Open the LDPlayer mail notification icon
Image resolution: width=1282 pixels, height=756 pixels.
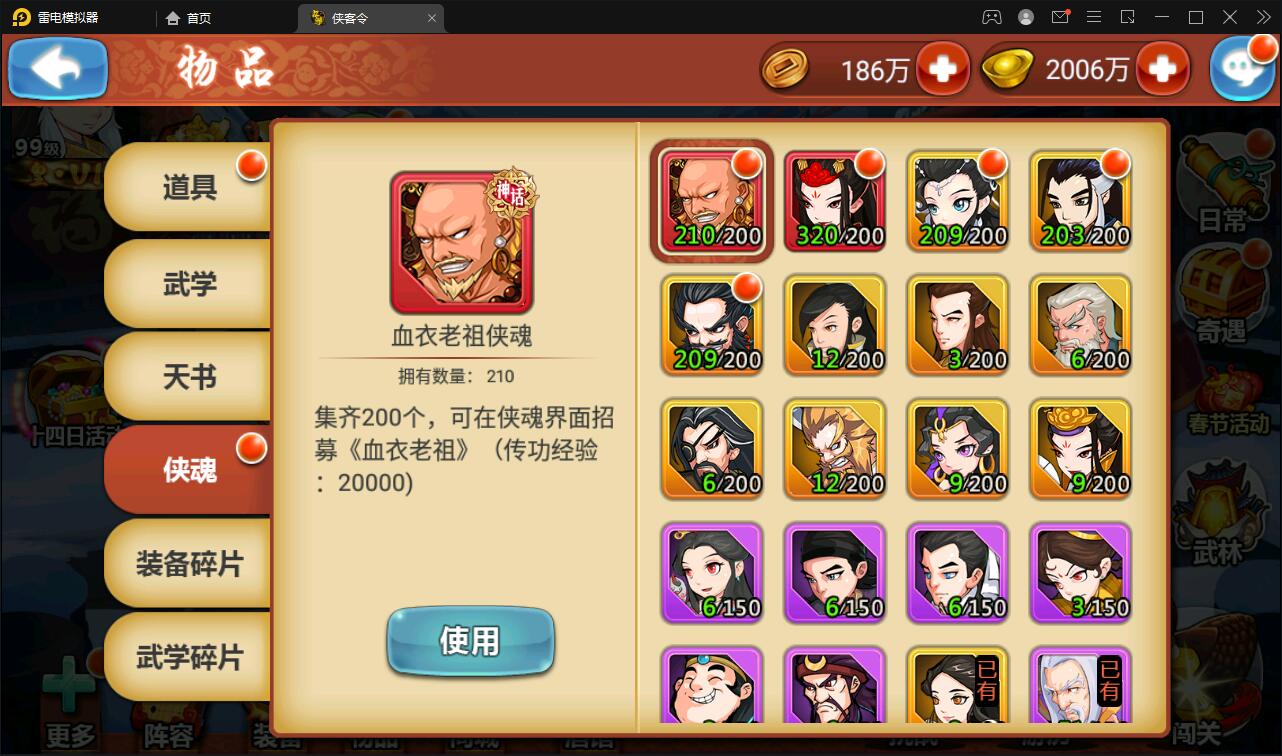click(x=1060, y=17)
